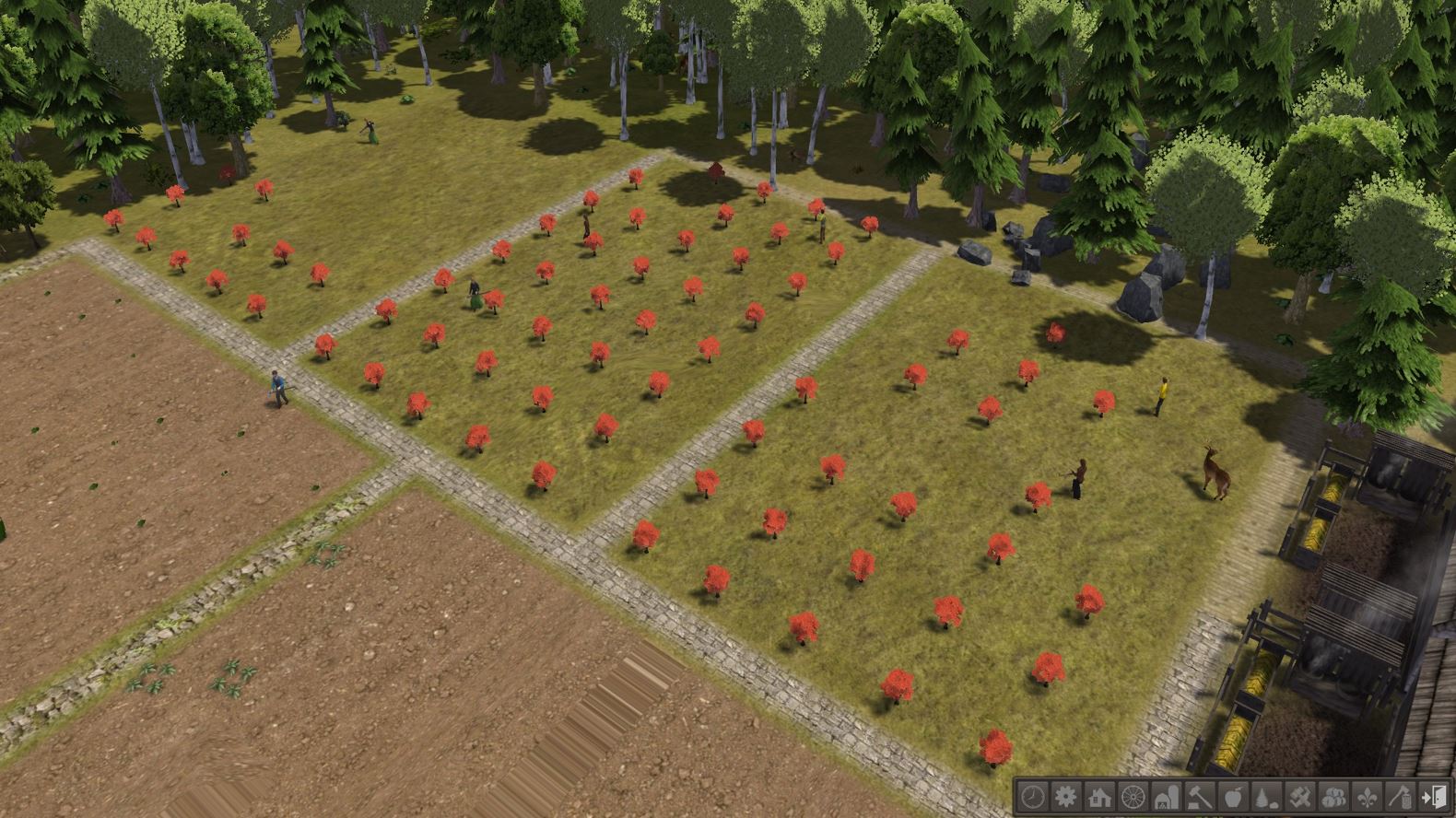Click the tree and stone resources icon
This screenshot has width=1456, height=818.
[x=1265, y=800]
